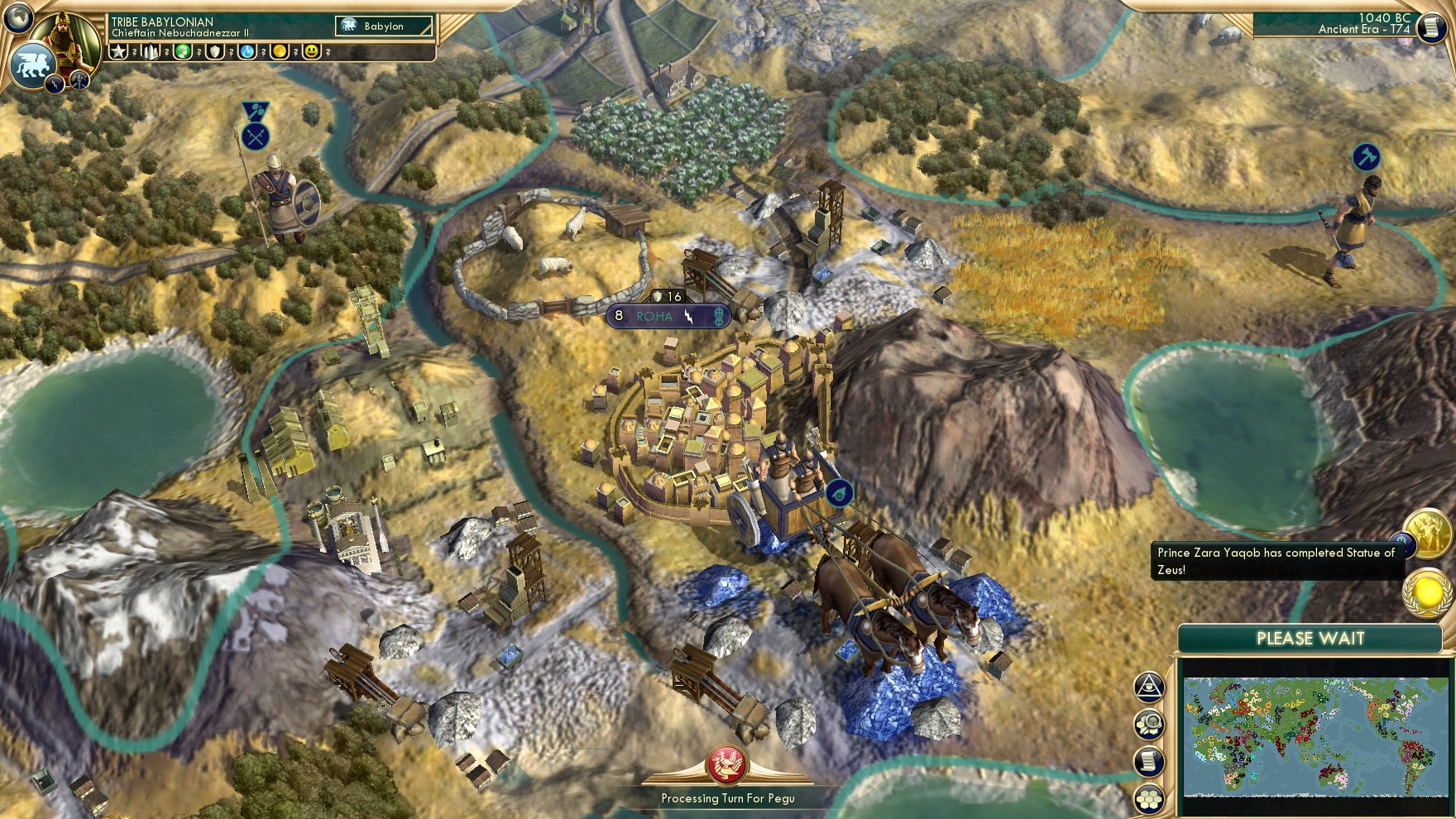Toggle strategic view with all-seeing eye icon
Screen dimensions: 1456x819
1149,687
